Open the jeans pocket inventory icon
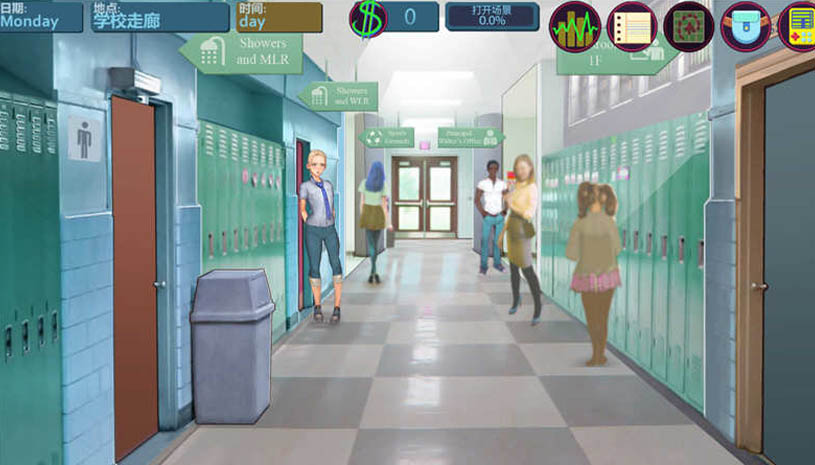Screen dimensions: 815x465 coord(745,26)
